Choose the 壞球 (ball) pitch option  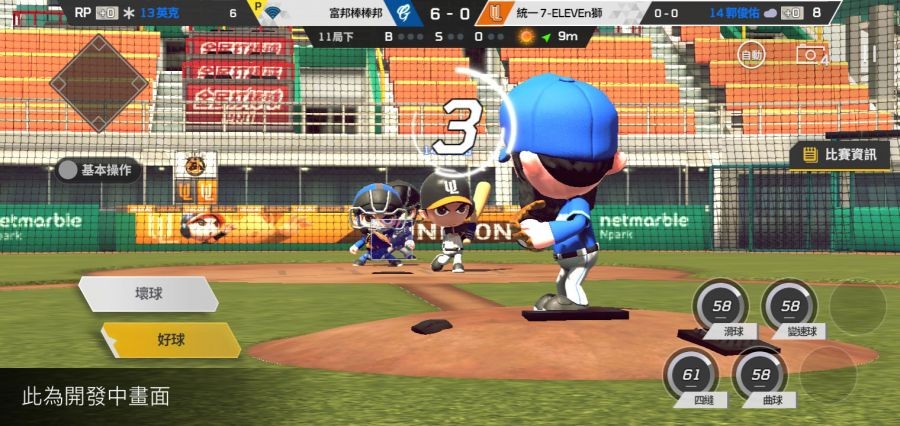(148, 294)
